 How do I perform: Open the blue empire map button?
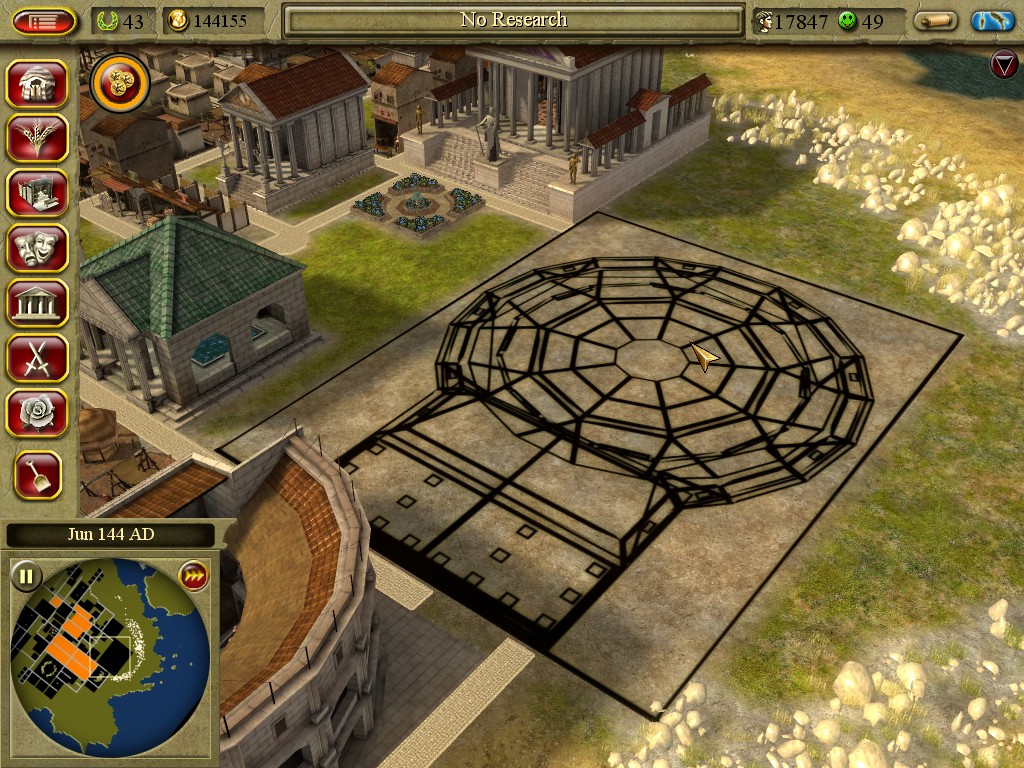click(x=992, y=21)
